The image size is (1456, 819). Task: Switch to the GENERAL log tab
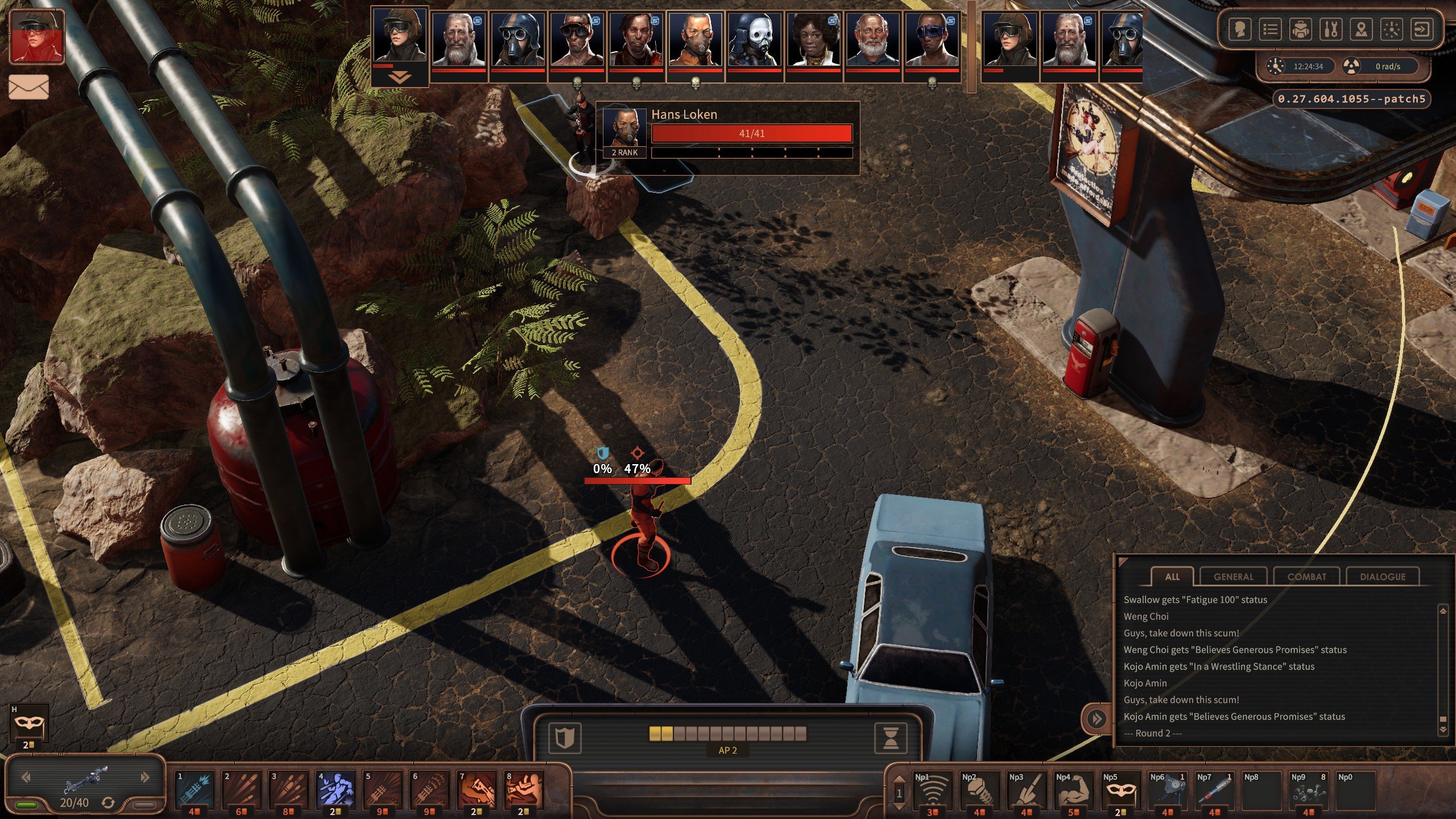point(1233,576)
